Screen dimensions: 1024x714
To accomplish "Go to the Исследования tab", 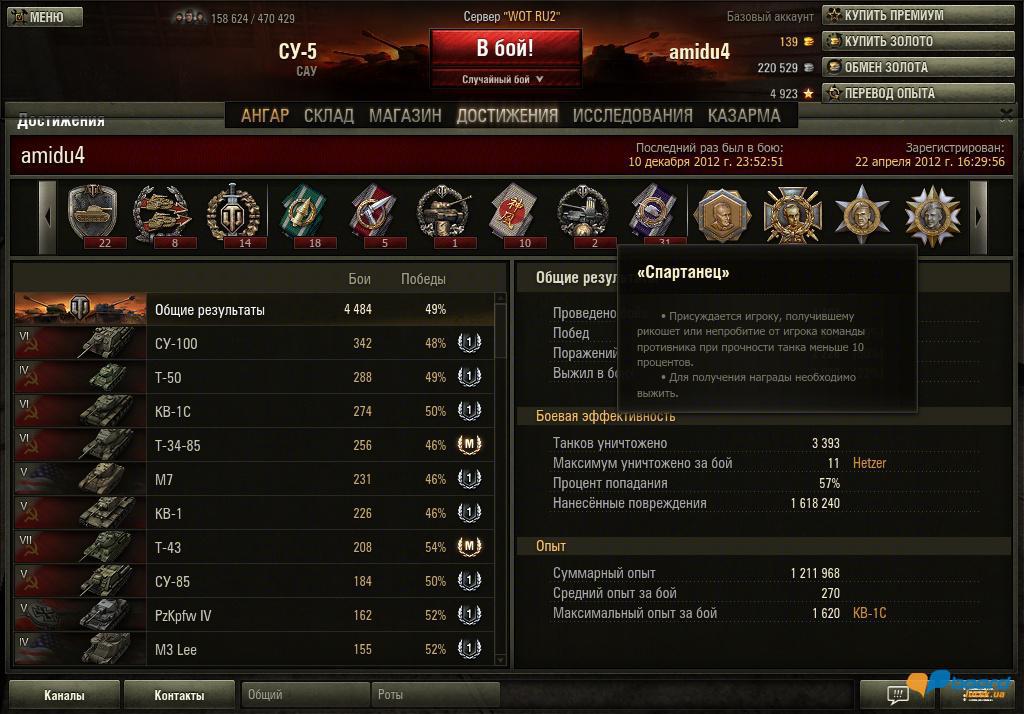I will 632,116.
